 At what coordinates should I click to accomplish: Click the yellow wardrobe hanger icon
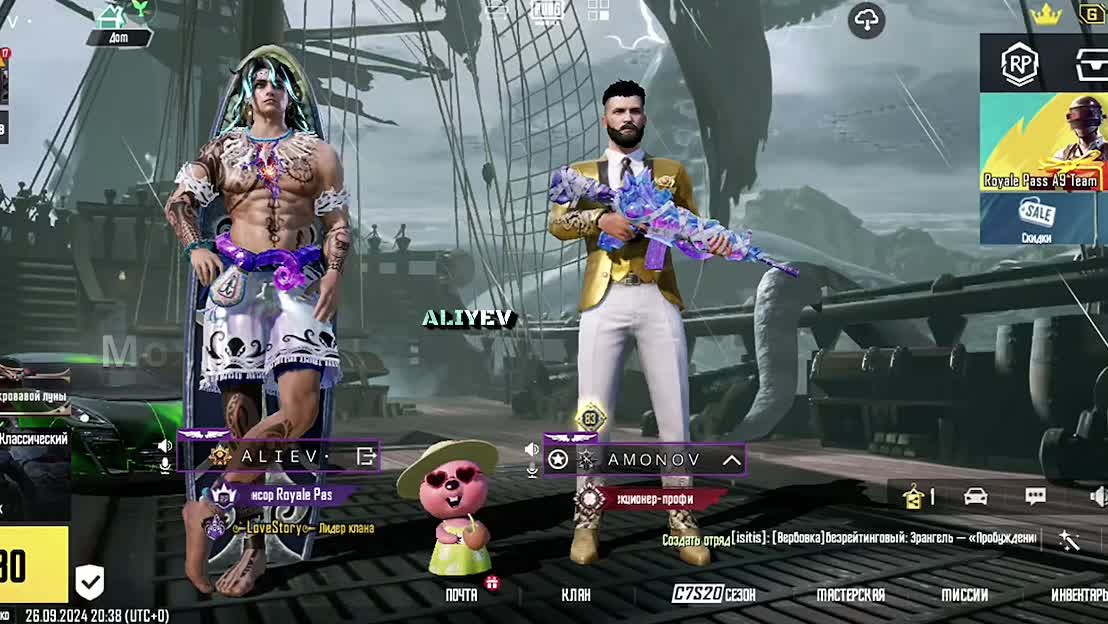[x=913, y=496]
